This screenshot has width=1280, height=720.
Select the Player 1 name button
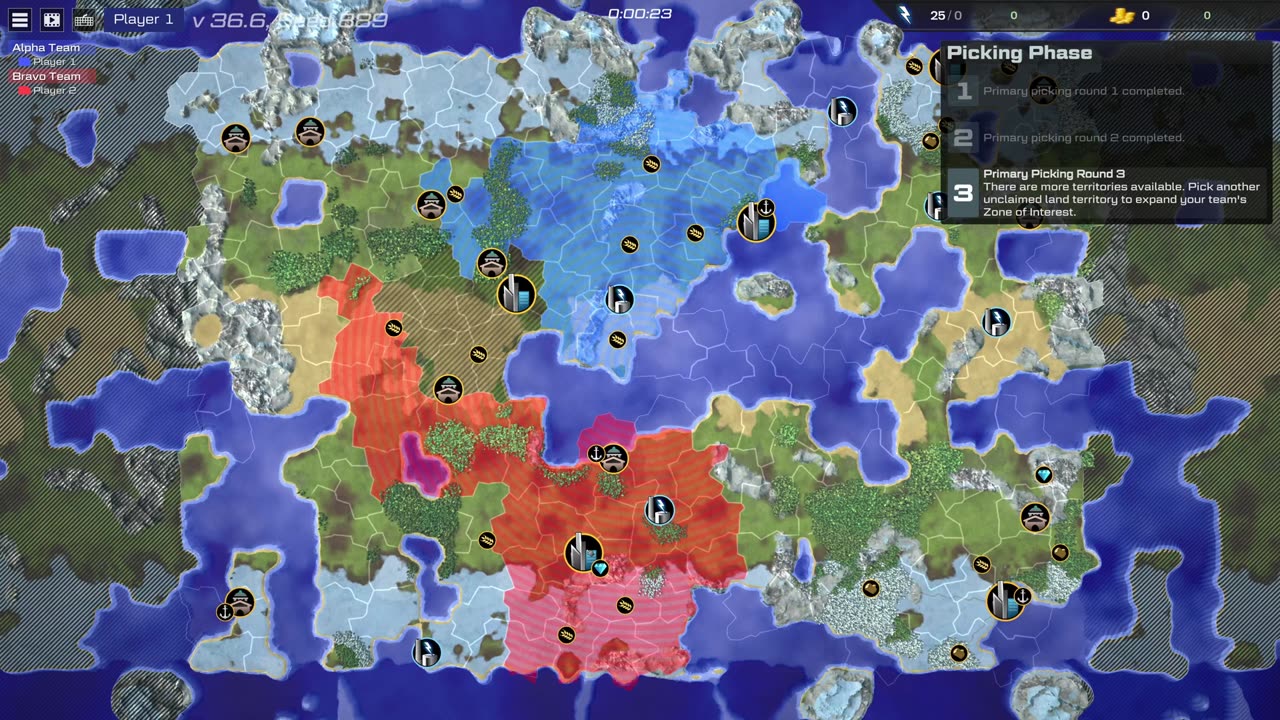point(143,19)
